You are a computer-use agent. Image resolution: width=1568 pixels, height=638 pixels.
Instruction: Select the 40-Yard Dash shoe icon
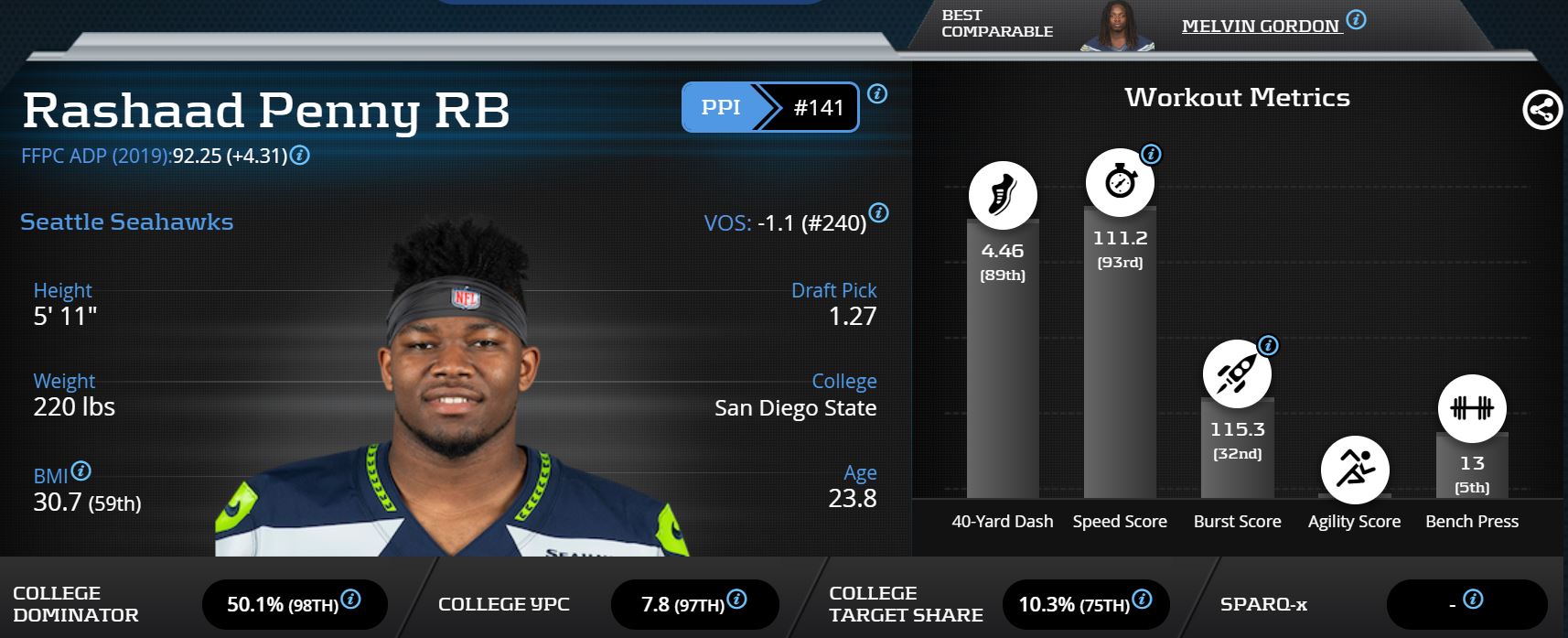(x=1003, y=195)
